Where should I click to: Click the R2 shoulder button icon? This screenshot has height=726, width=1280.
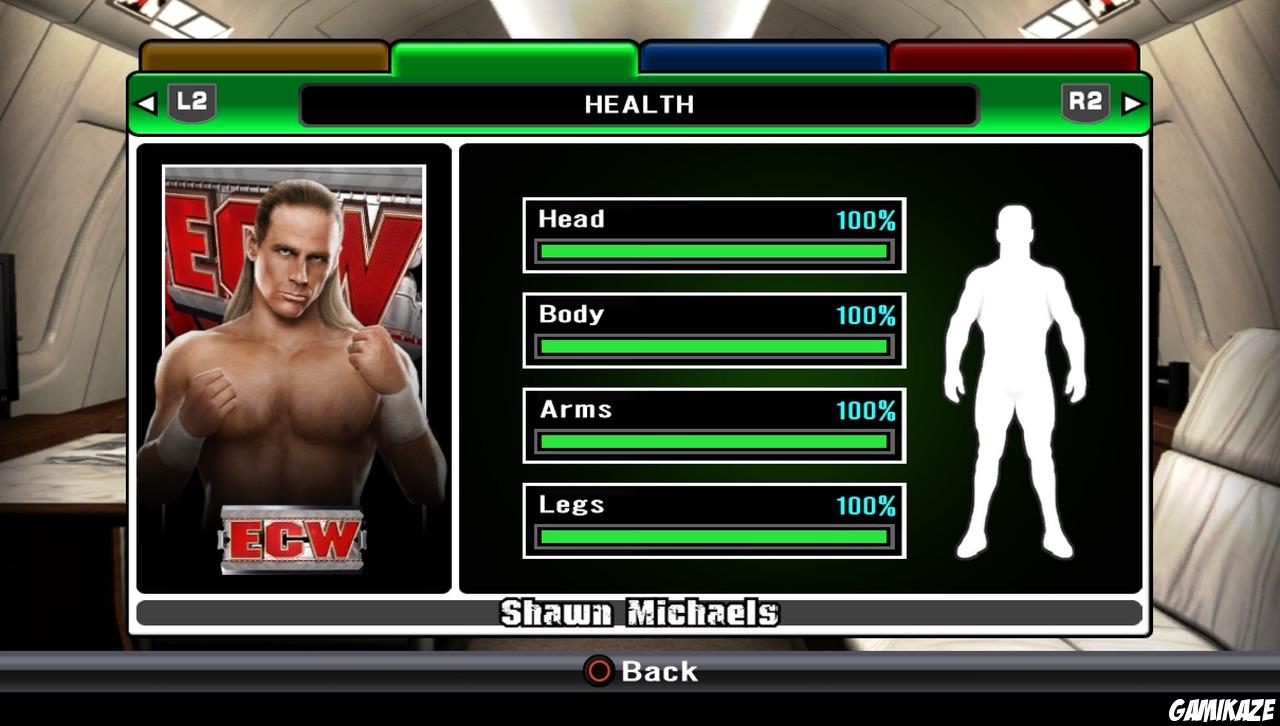coord(1086,101)
